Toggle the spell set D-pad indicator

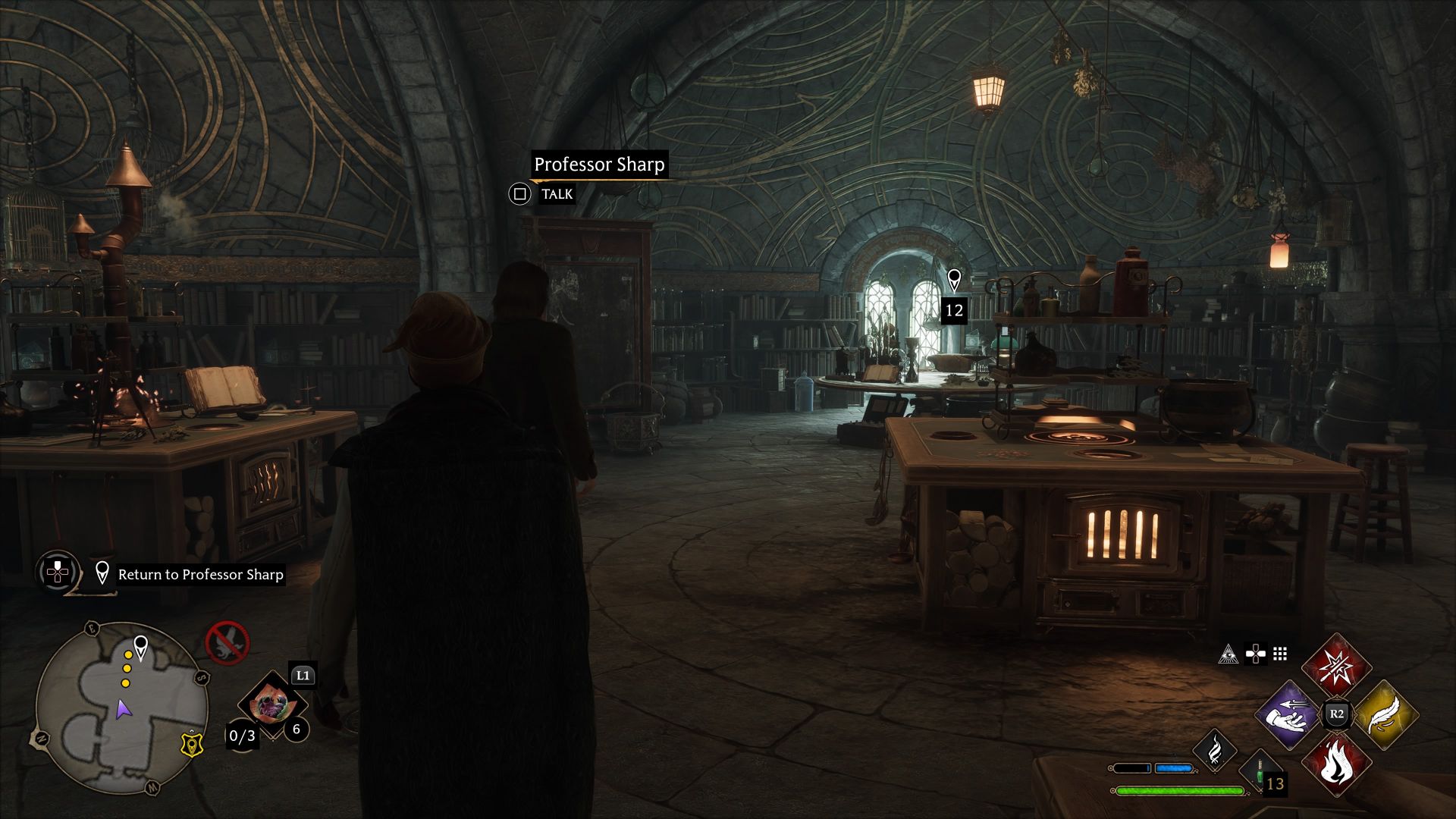coord(1254,654)
